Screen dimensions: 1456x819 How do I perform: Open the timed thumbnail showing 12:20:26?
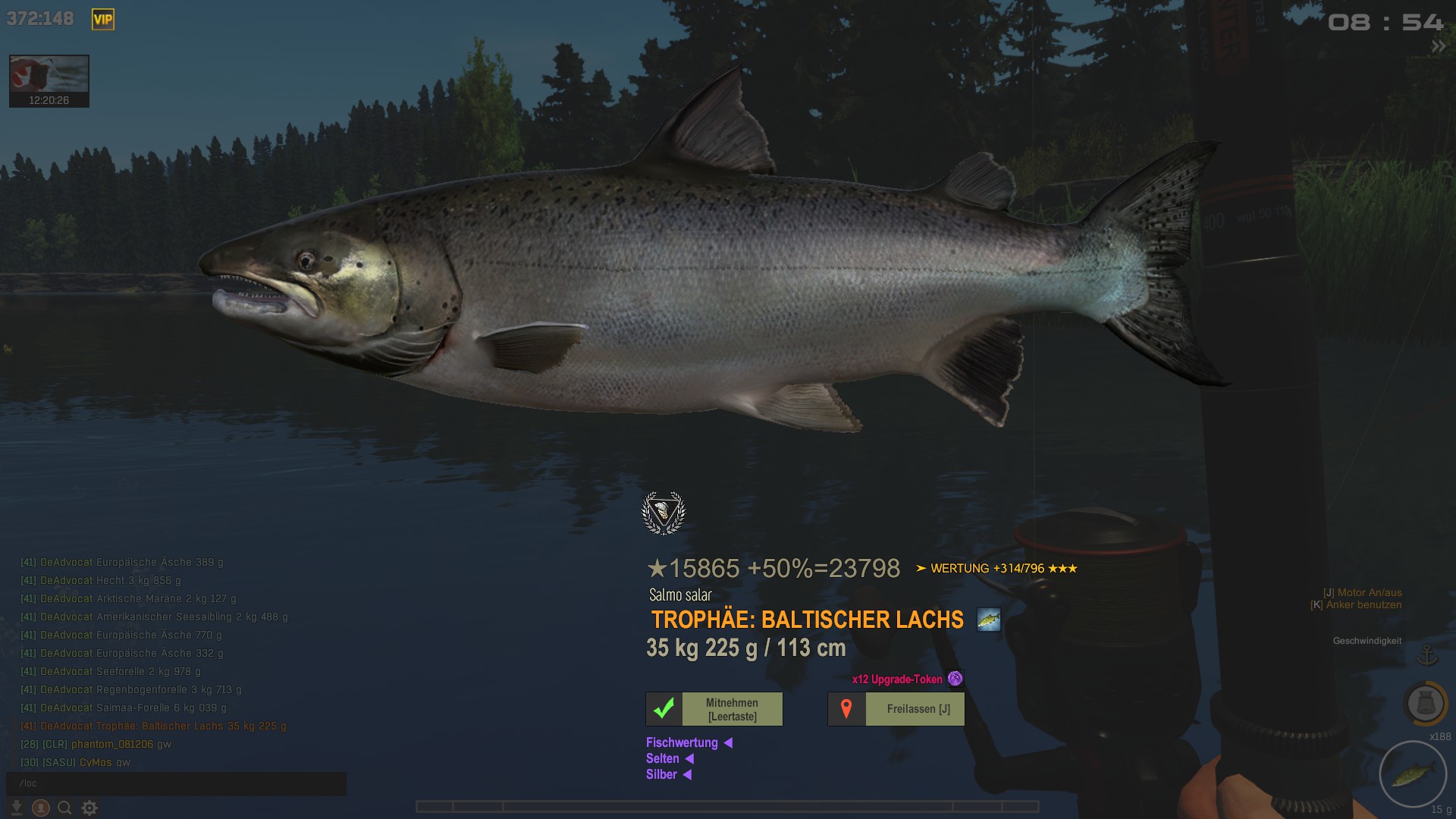pyautogui.click(x=49, y=81)
